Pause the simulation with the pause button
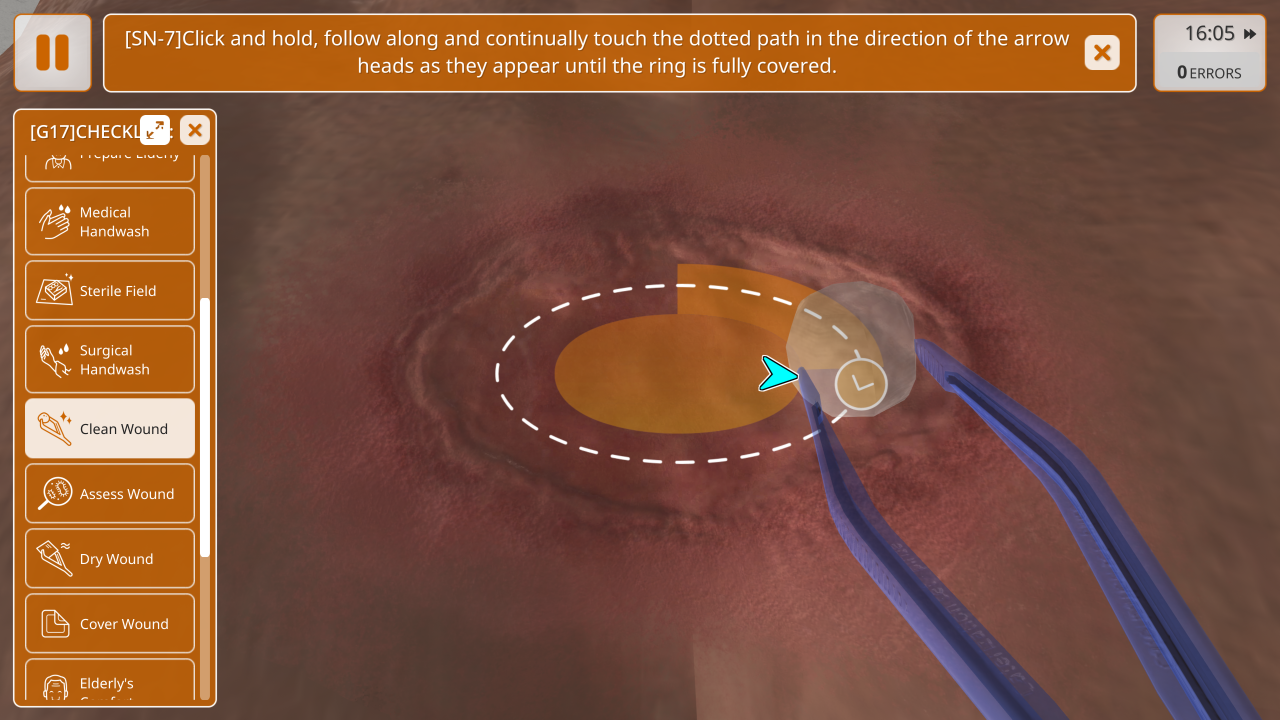This screenshot has height=720, width=1280. 52,52
